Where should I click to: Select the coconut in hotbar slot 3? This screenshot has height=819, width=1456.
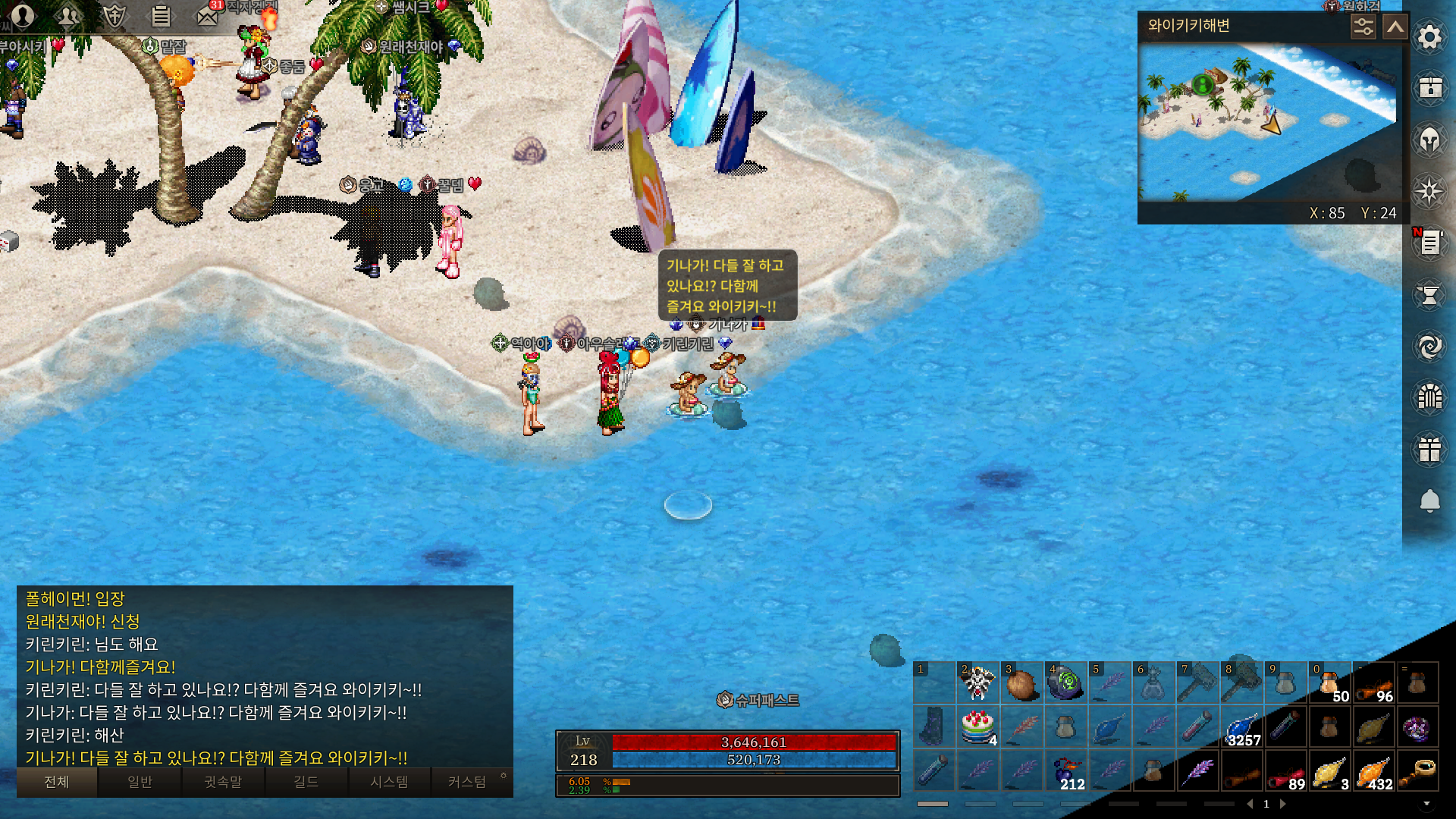pyautogui.click(x=1021, y=683)
